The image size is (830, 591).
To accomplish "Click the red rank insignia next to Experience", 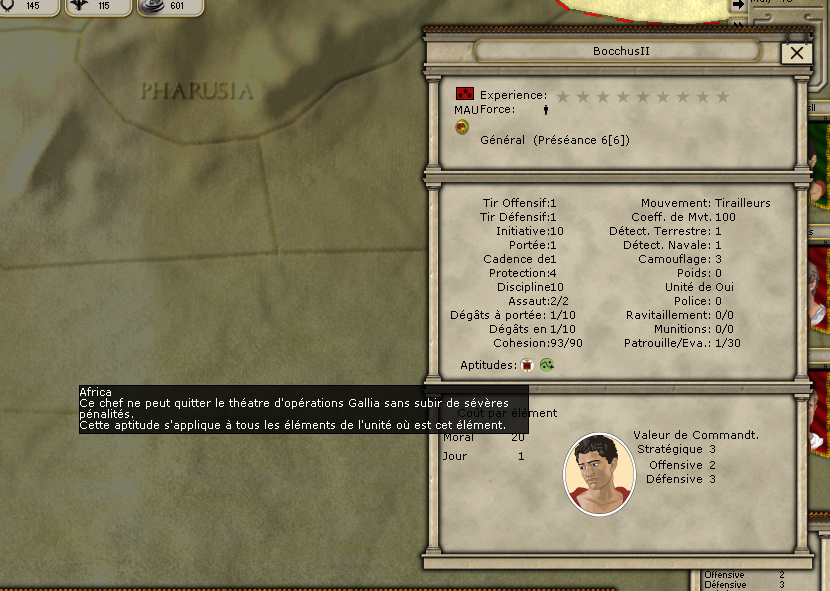I will [464, 94].
